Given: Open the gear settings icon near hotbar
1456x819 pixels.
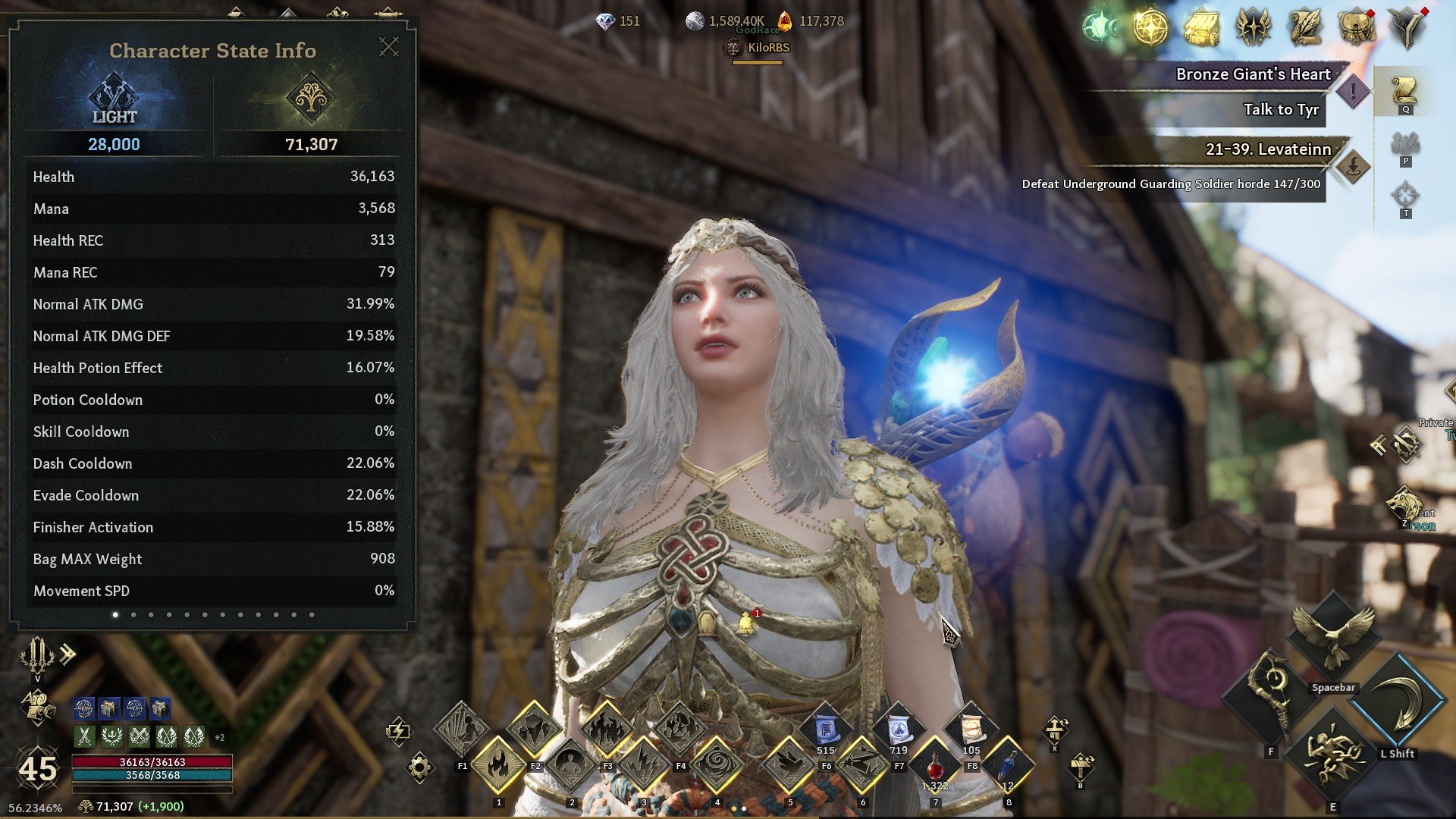Looking at the screenshot, I should [x=419, y=767].
